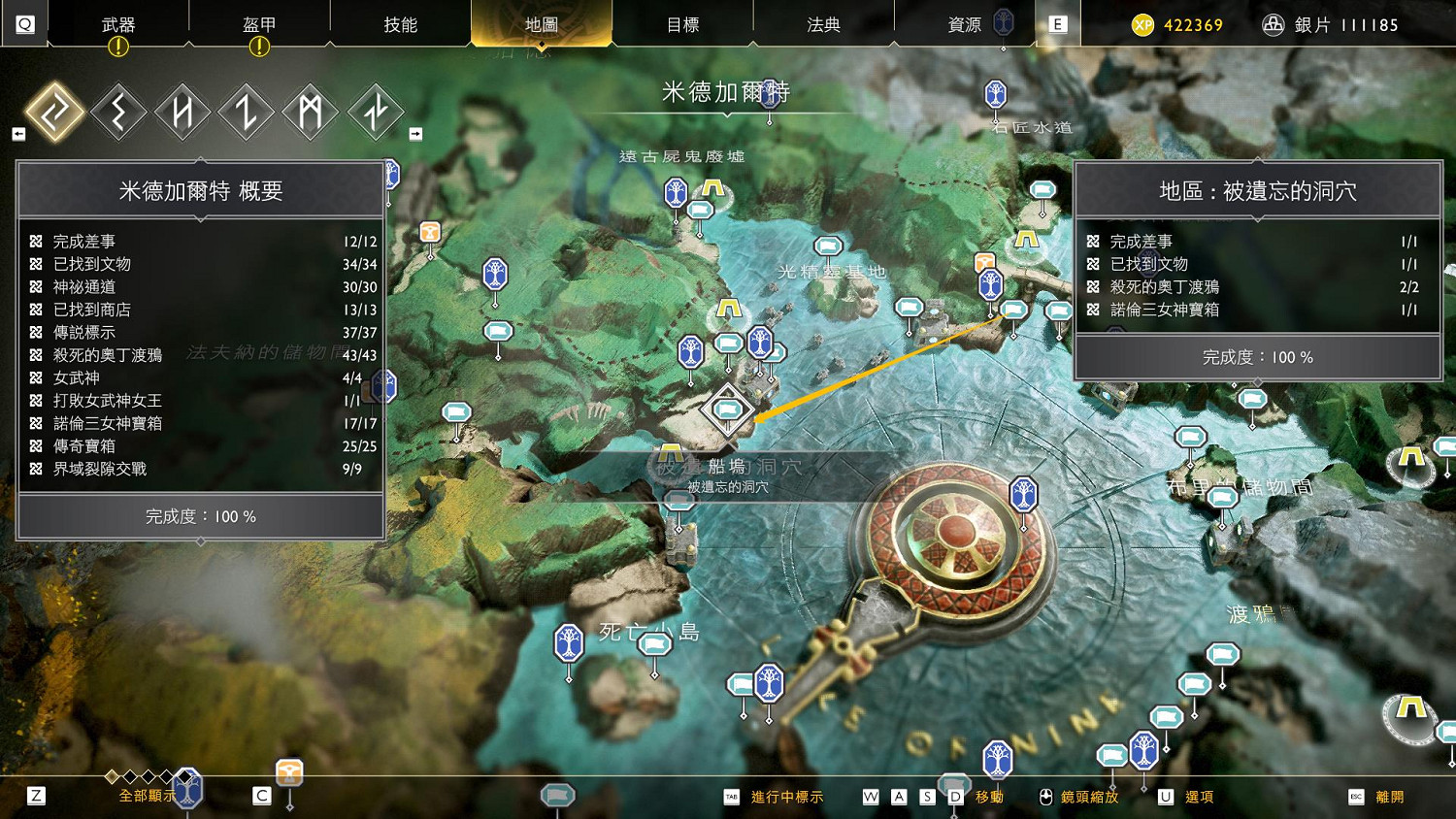Image resolution: width=1456 pixels, height=819 pixels.
Task: Switch to the 目標 tab
Action: (683, 24)
